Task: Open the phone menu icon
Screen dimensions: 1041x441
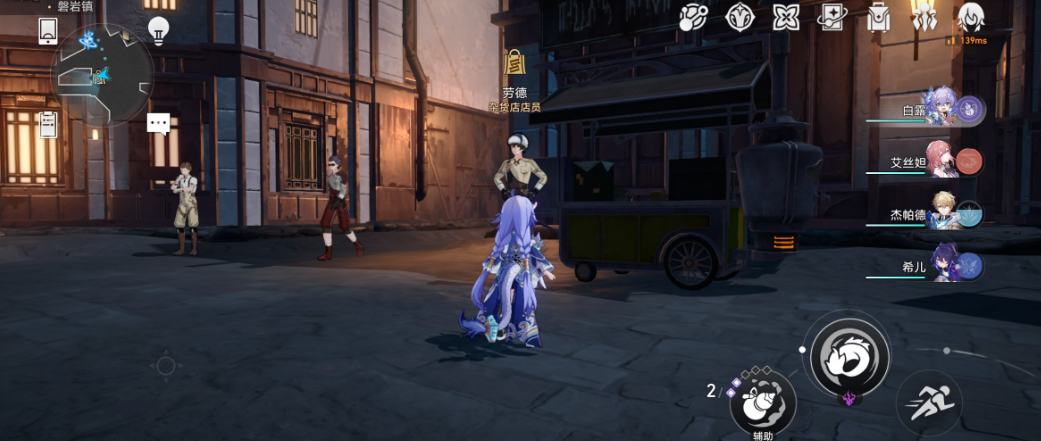Action: click(x=48, y=32)
